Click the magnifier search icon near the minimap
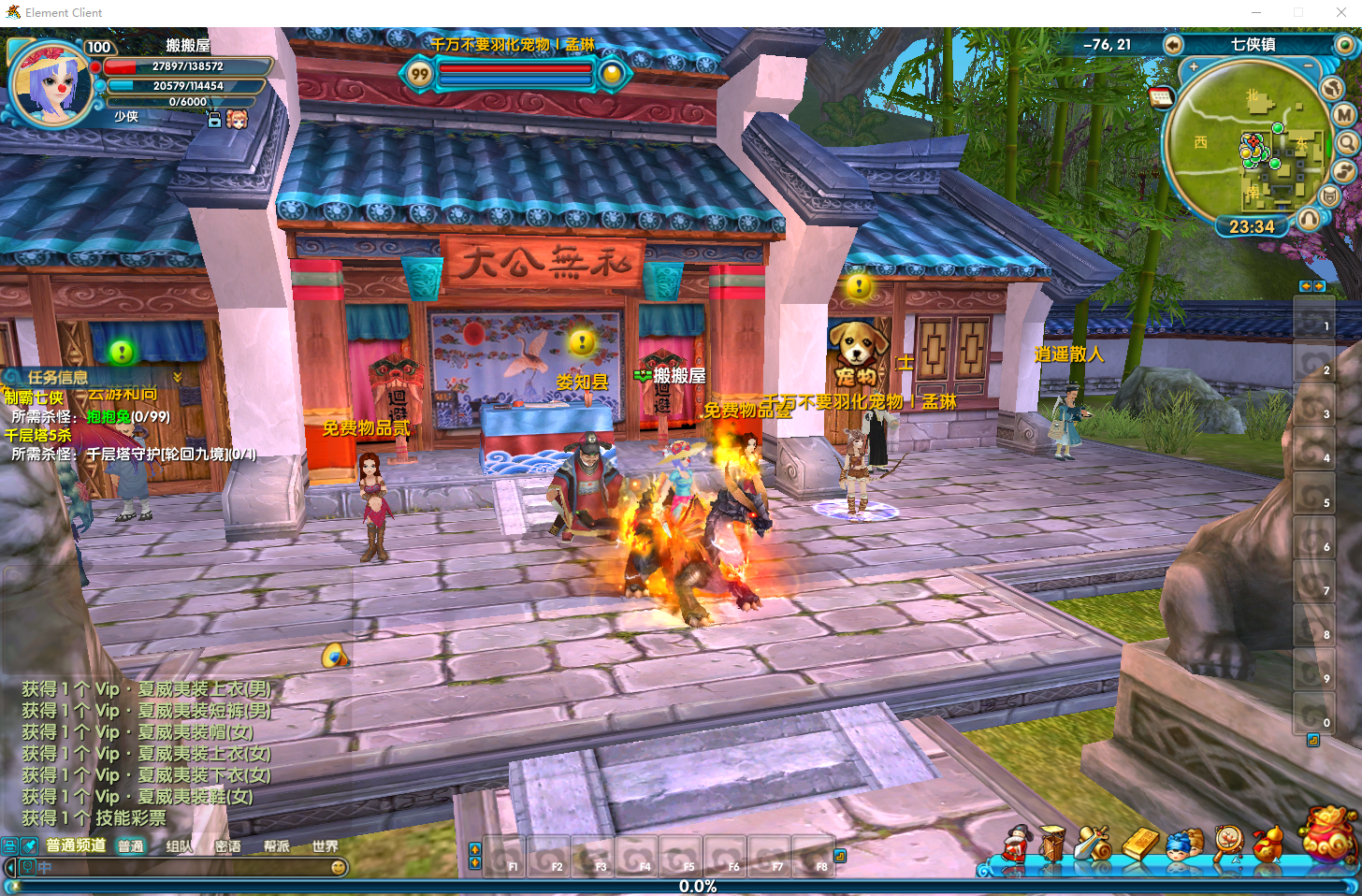Screen dimensions: 1362x896 (1347, 142)
